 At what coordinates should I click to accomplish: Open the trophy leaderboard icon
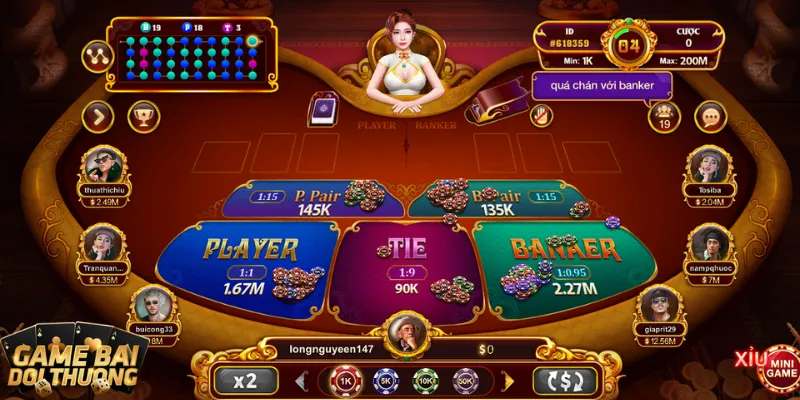(145, 116)
